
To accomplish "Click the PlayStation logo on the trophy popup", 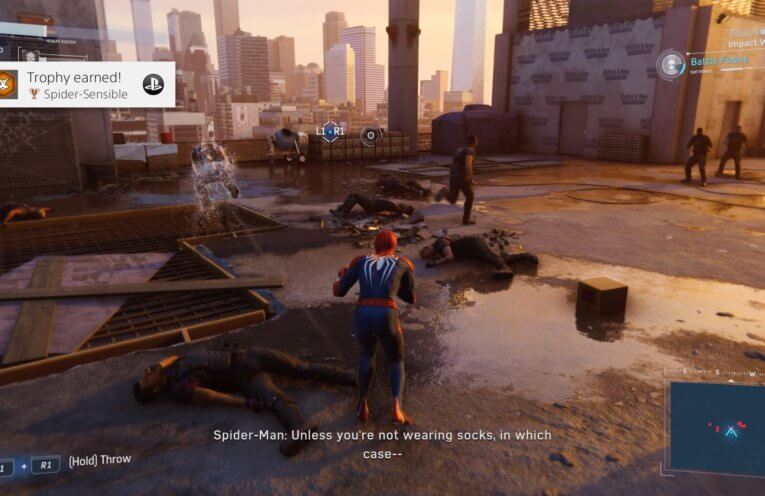I will 153,84.
